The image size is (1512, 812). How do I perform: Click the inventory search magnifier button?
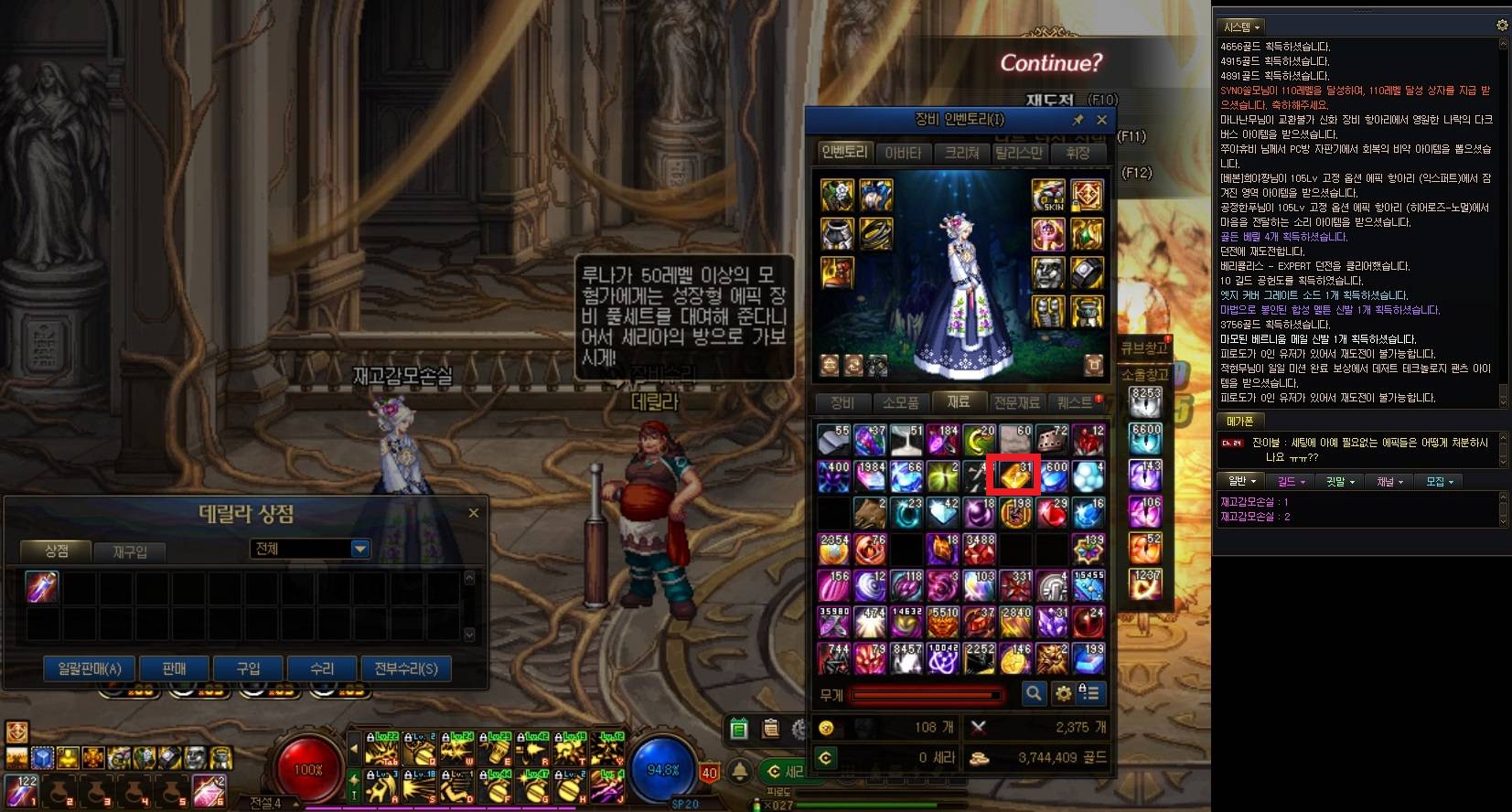(x=1033, y=694)
